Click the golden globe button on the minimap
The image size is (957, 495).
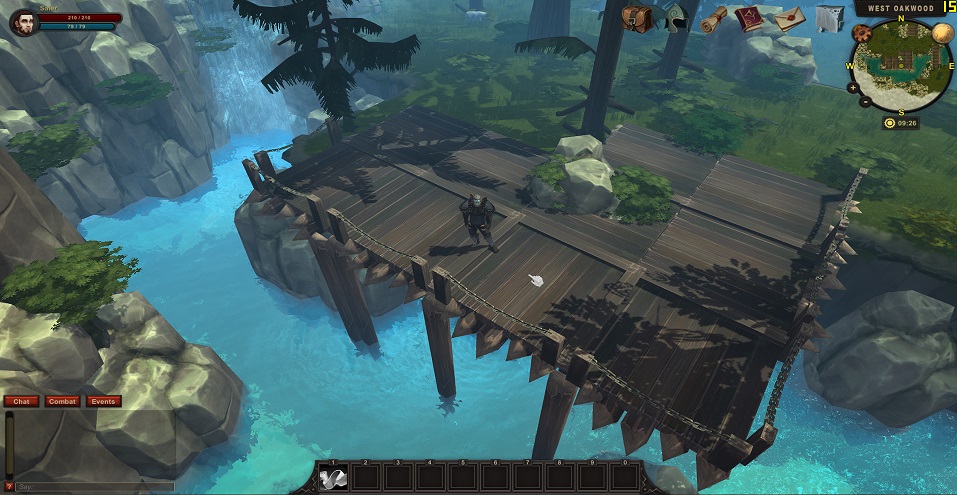941,33
